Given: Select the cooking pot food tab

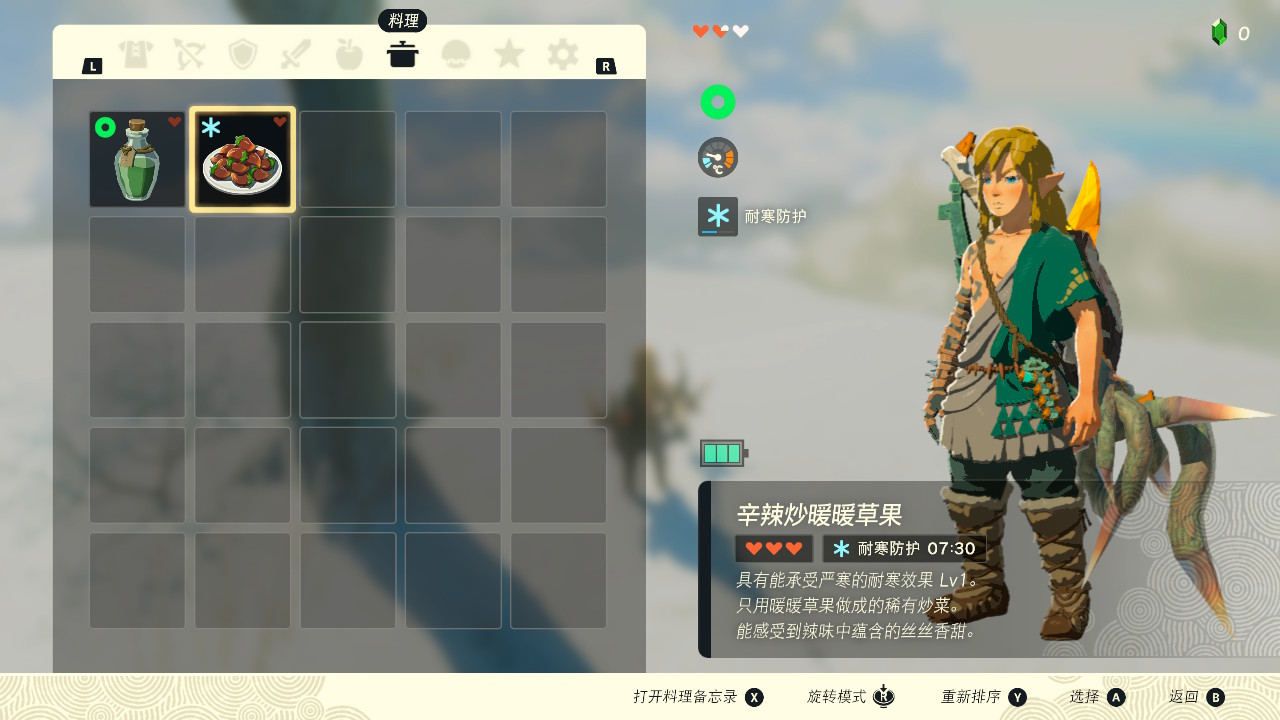Looking at the screenshot, I should (x=402, y=54).
